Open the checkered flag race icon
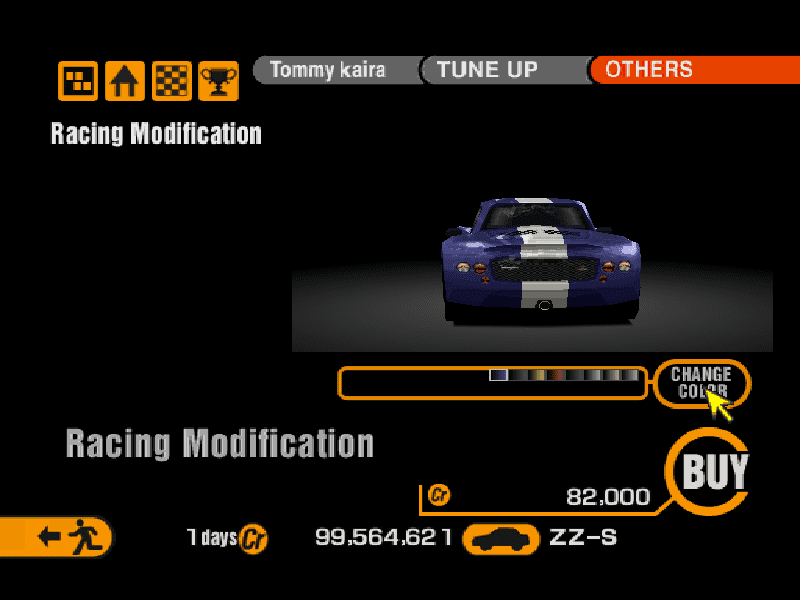800x600 pixels. click(172, 81)
